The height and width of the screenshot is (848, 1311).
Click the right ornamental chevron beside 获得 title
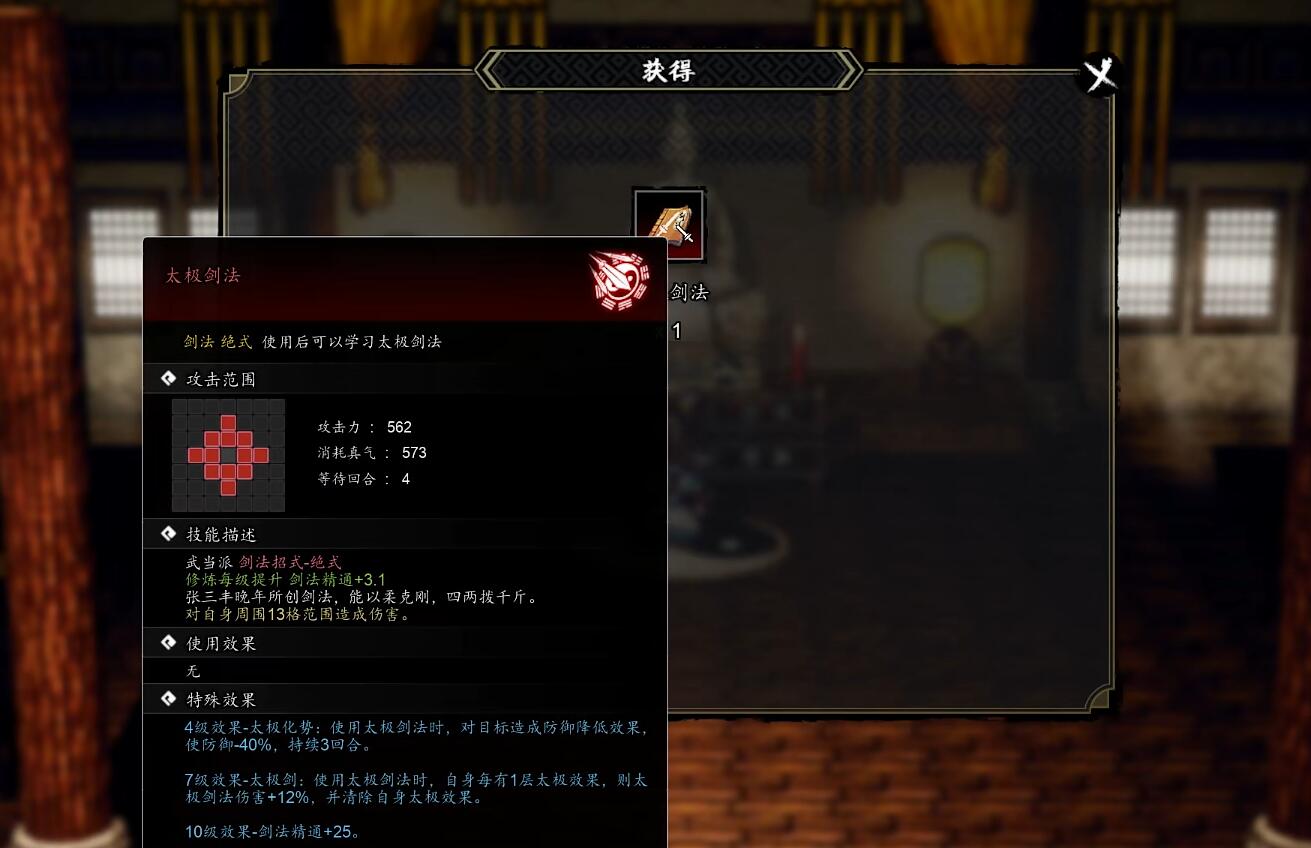click(847, 70)
